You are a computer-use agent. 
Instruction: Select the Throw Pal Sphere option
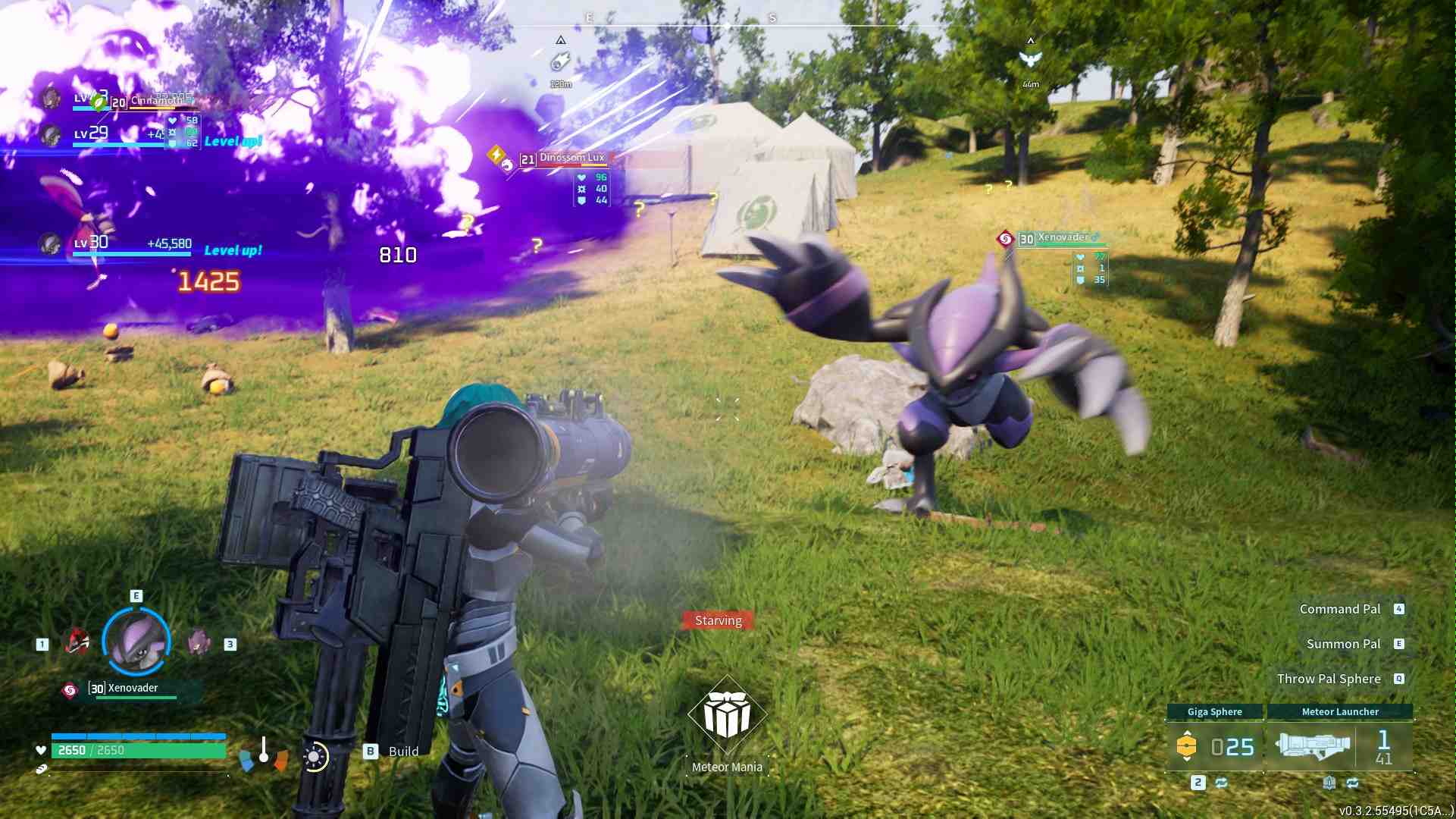click(1330, 679)
